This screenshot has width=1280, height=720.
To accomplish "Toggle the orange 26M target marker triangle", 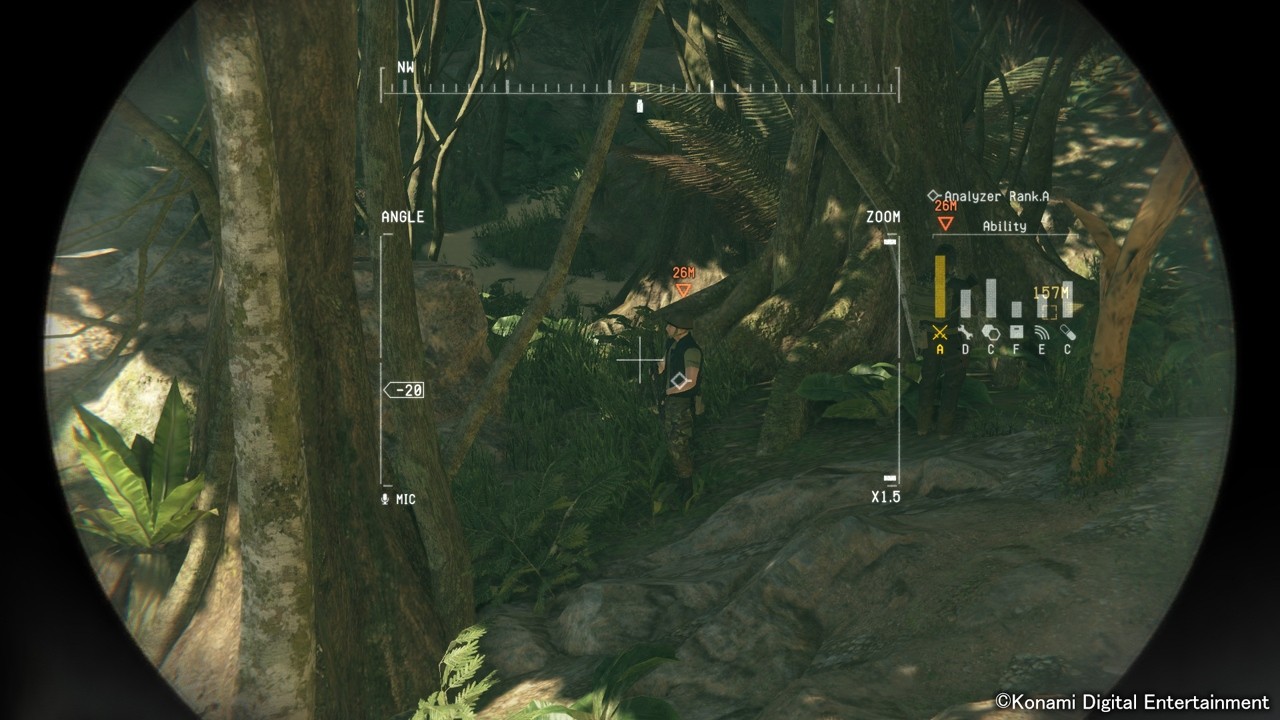I will (x=684, y=291).
